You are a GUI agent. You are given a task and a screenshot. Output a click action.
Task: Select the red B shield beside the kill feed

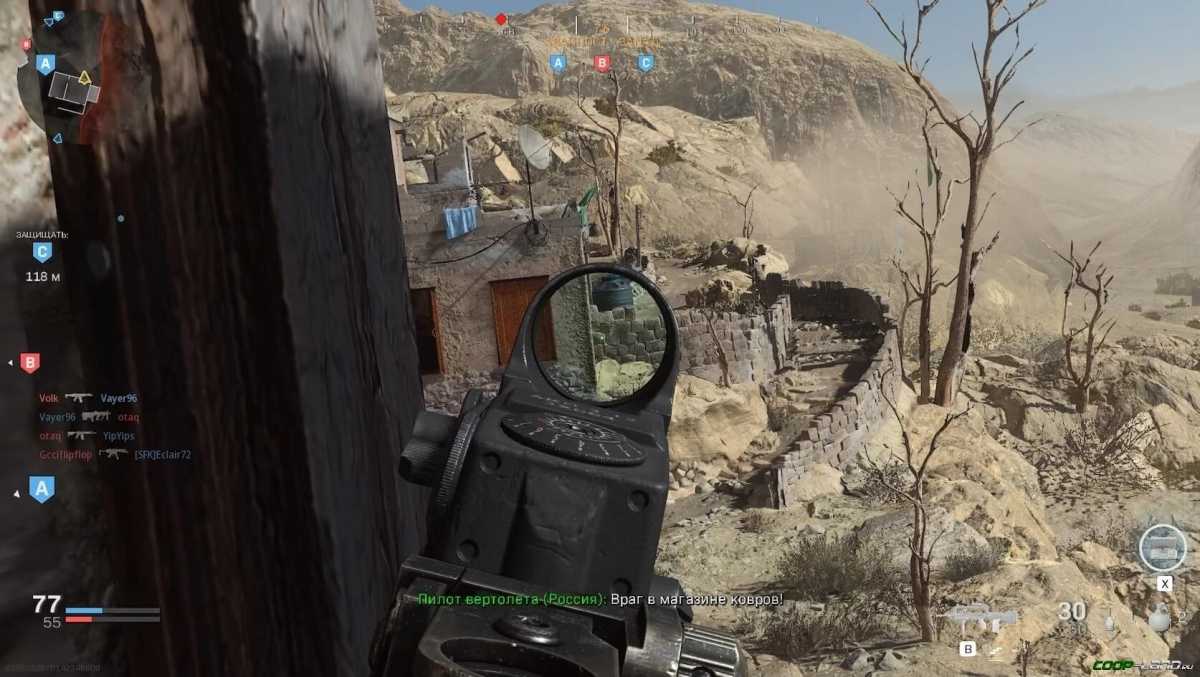click(x=30, y=363)
